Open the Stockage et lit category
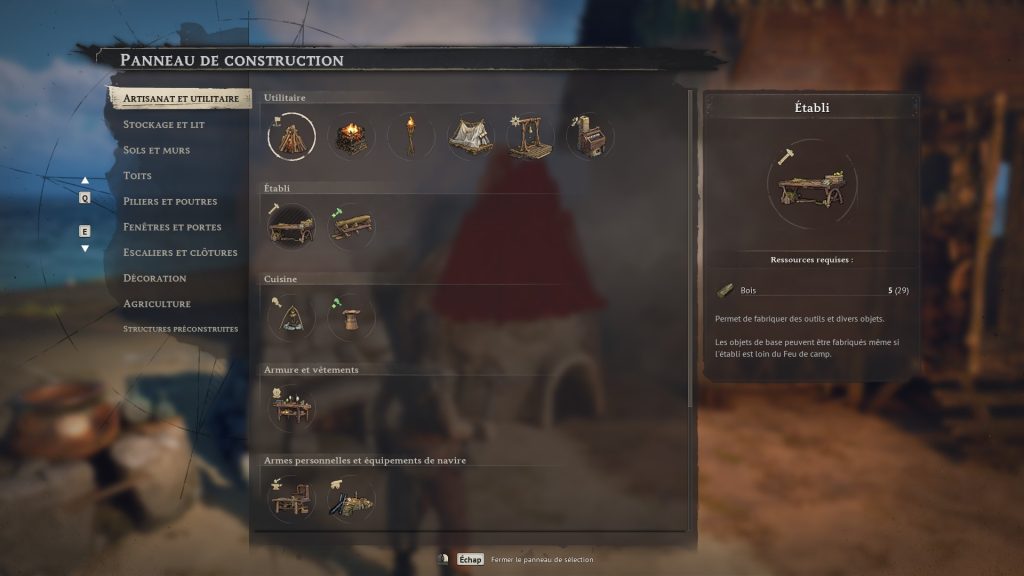1024x576 pixels. tap(164, 125)
